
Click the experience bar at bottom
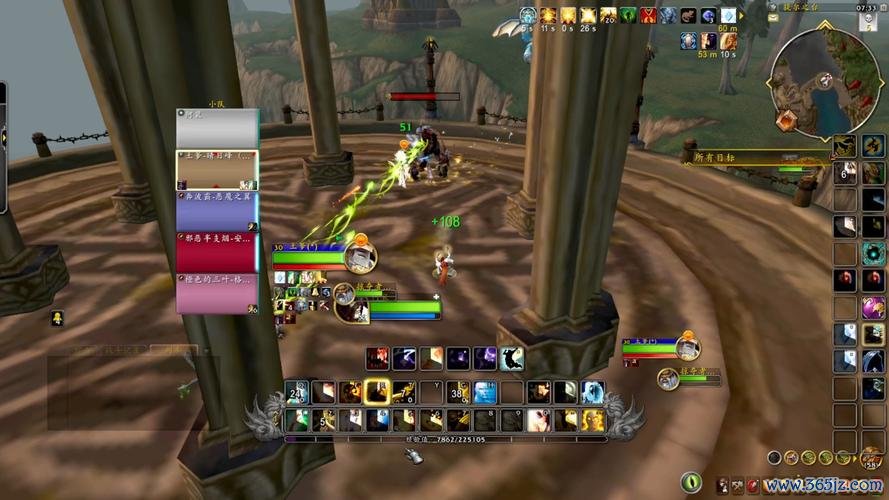446,438
